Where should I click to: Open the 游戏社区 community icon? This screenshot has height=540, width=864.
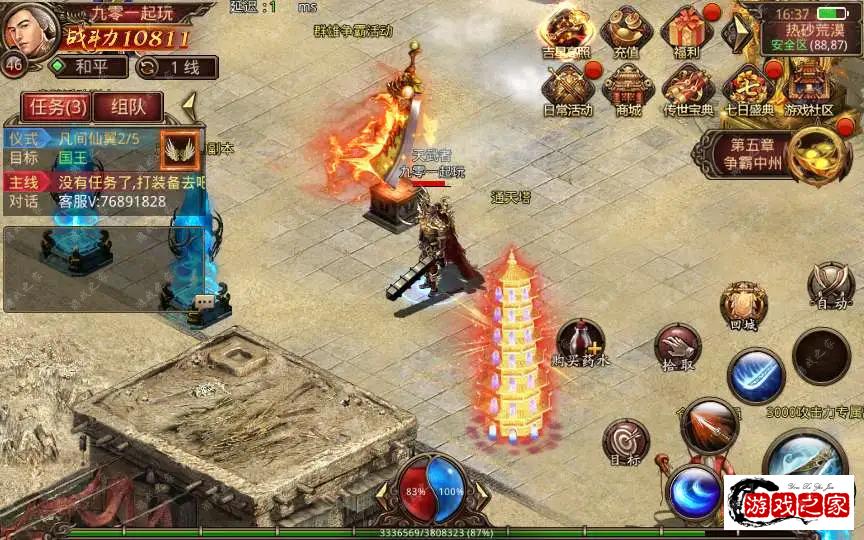[808, 88]
